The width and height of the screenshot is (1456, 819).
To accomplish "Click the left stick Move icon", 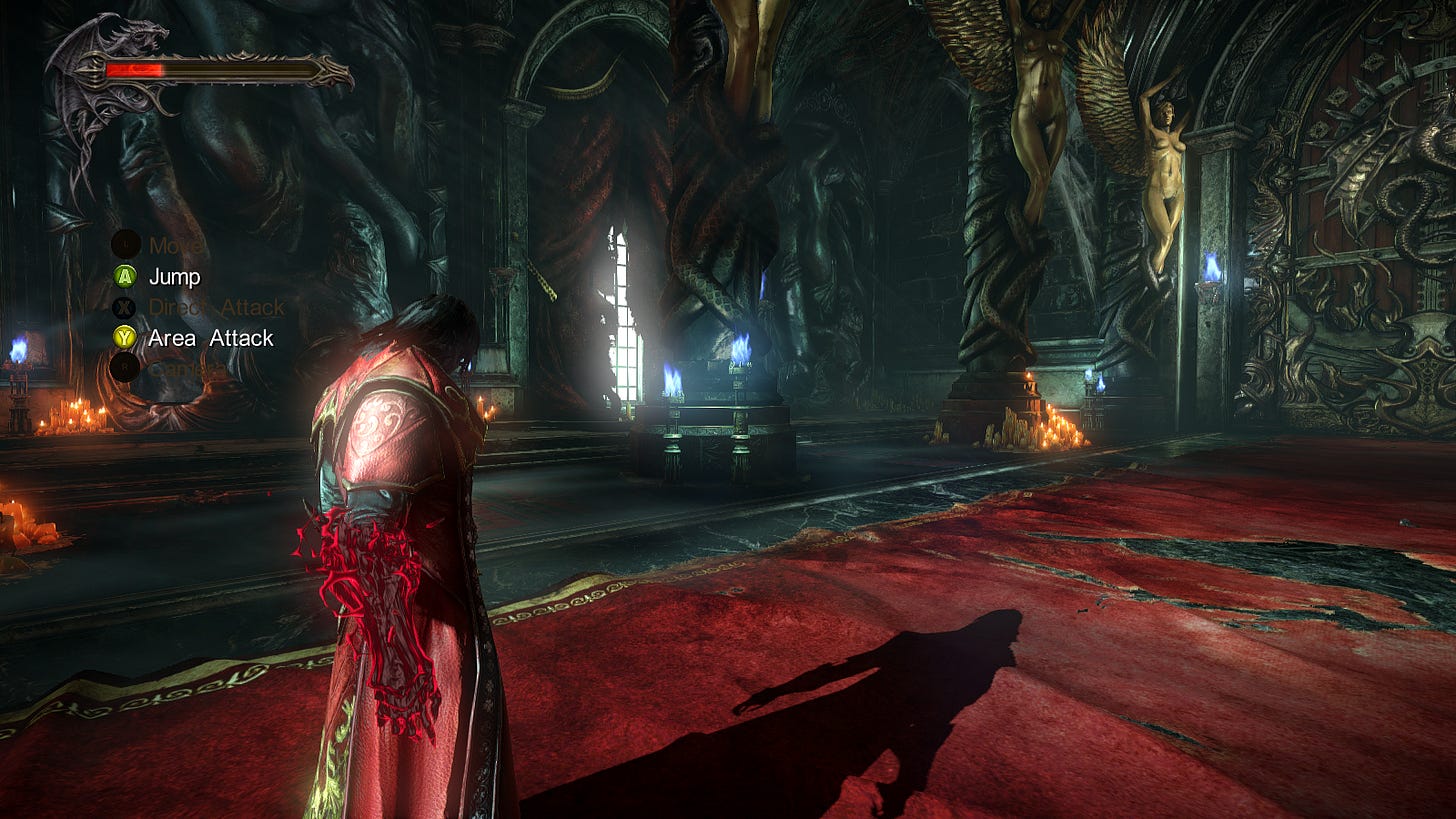I will (124, 243).
